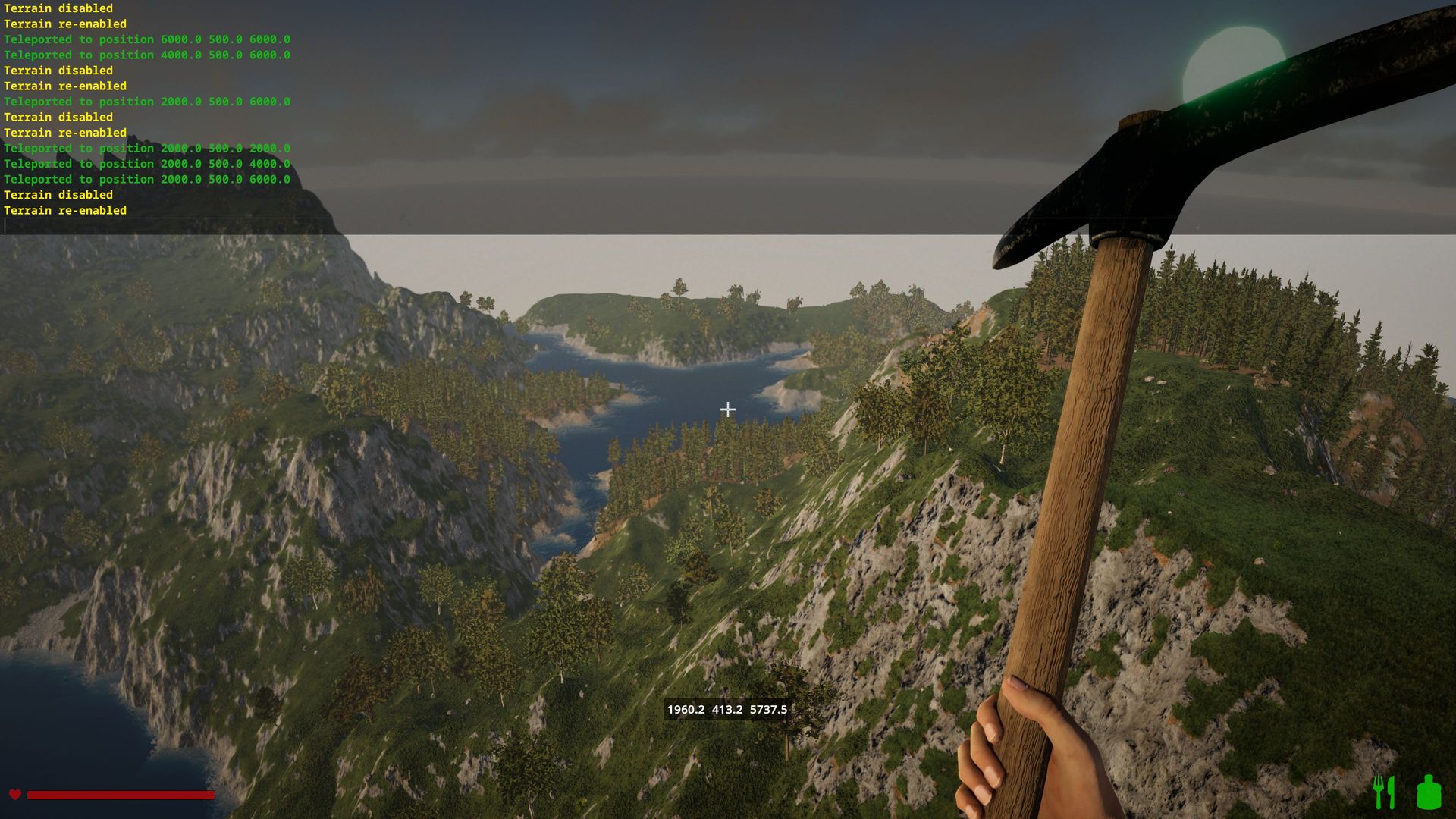The height and width of the screenshot is (819, 1456).
Task: Click the fork and knife hunger icon
Action: pos(1385,792)
